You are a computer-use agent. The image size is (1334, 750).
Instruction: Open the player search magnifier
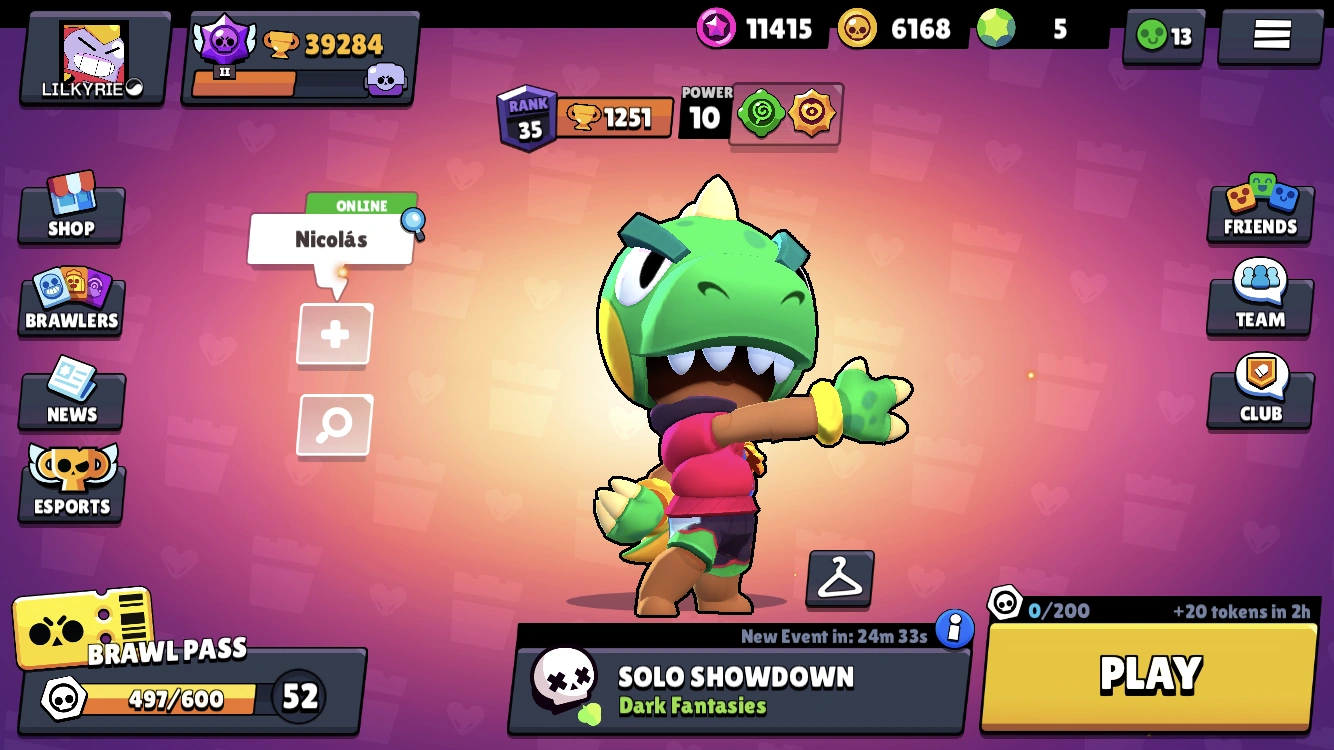click(x=334, y=425)
